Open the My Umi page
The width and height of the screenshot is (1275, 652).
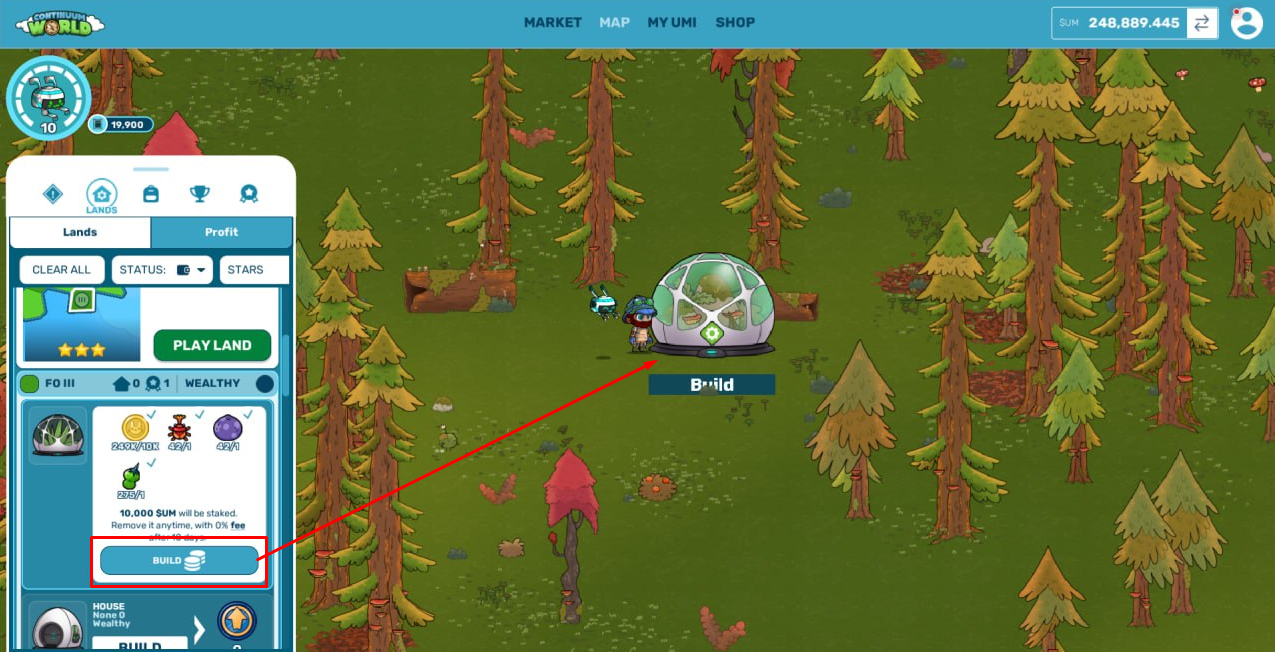click(x=671, y=22)
